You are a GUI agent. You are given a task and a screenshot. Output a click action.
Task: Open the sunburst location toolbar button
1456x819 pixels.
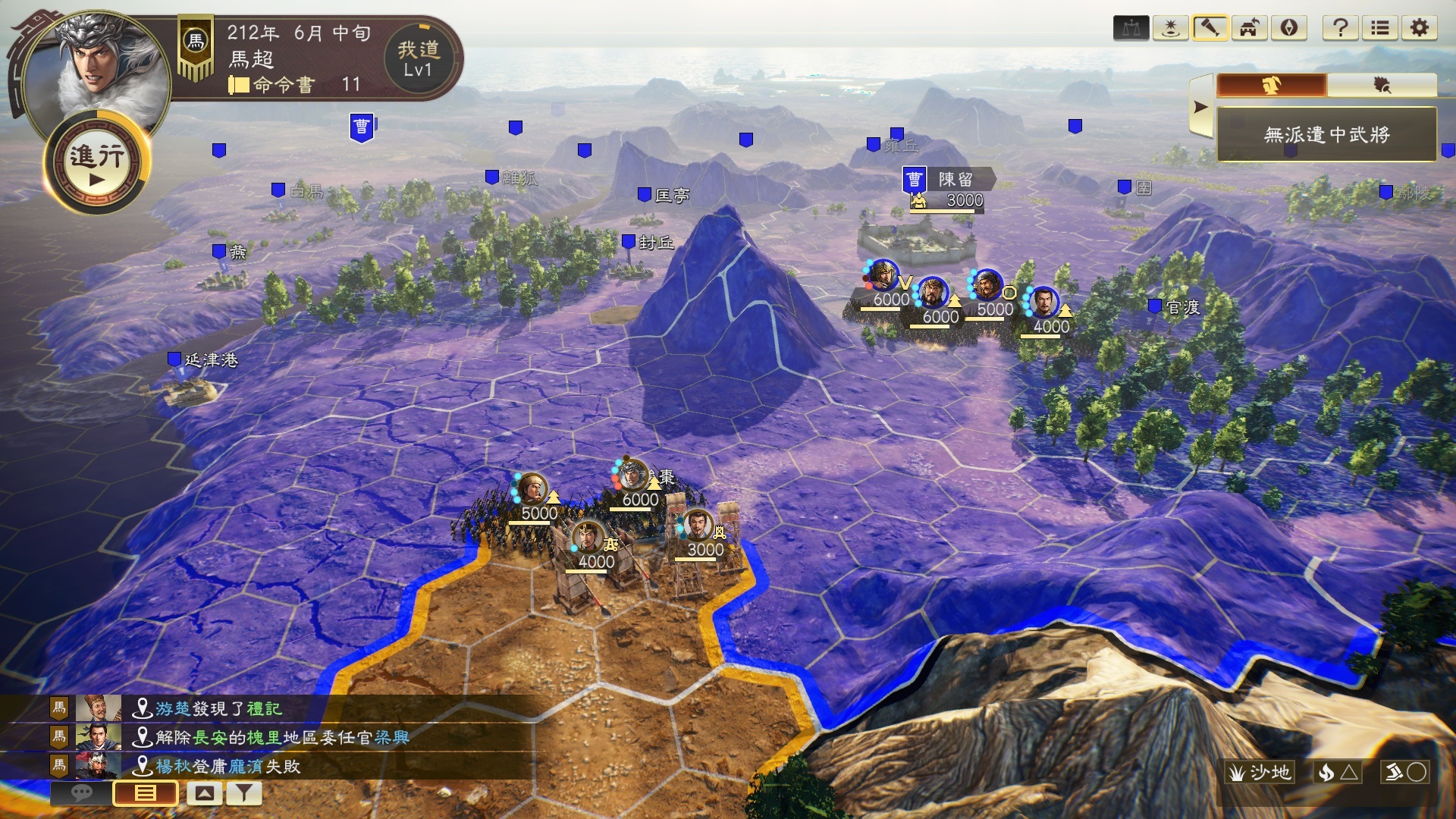1170,29
